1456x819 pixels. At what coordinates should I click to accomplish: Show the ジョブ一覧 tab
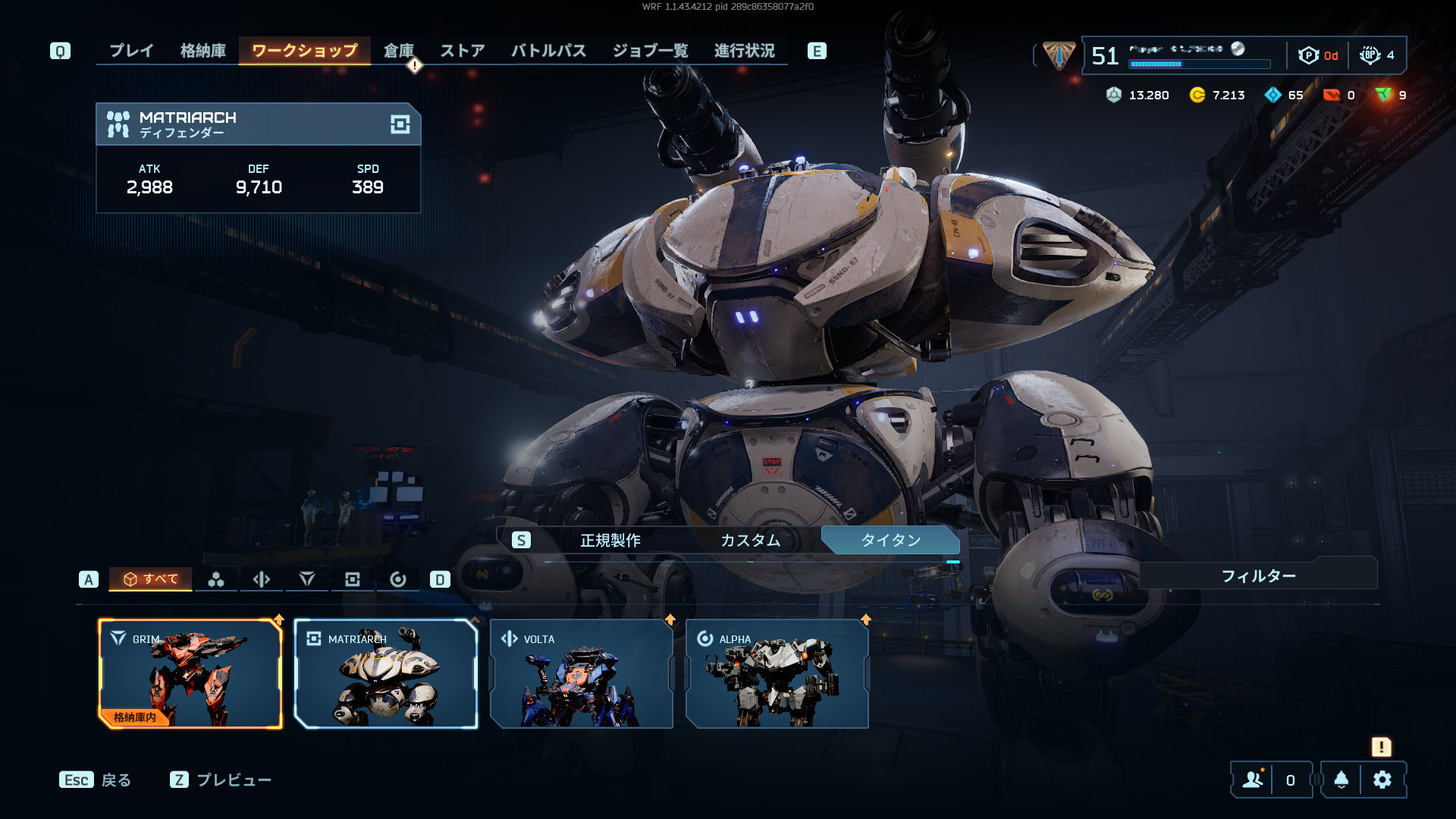650,51
